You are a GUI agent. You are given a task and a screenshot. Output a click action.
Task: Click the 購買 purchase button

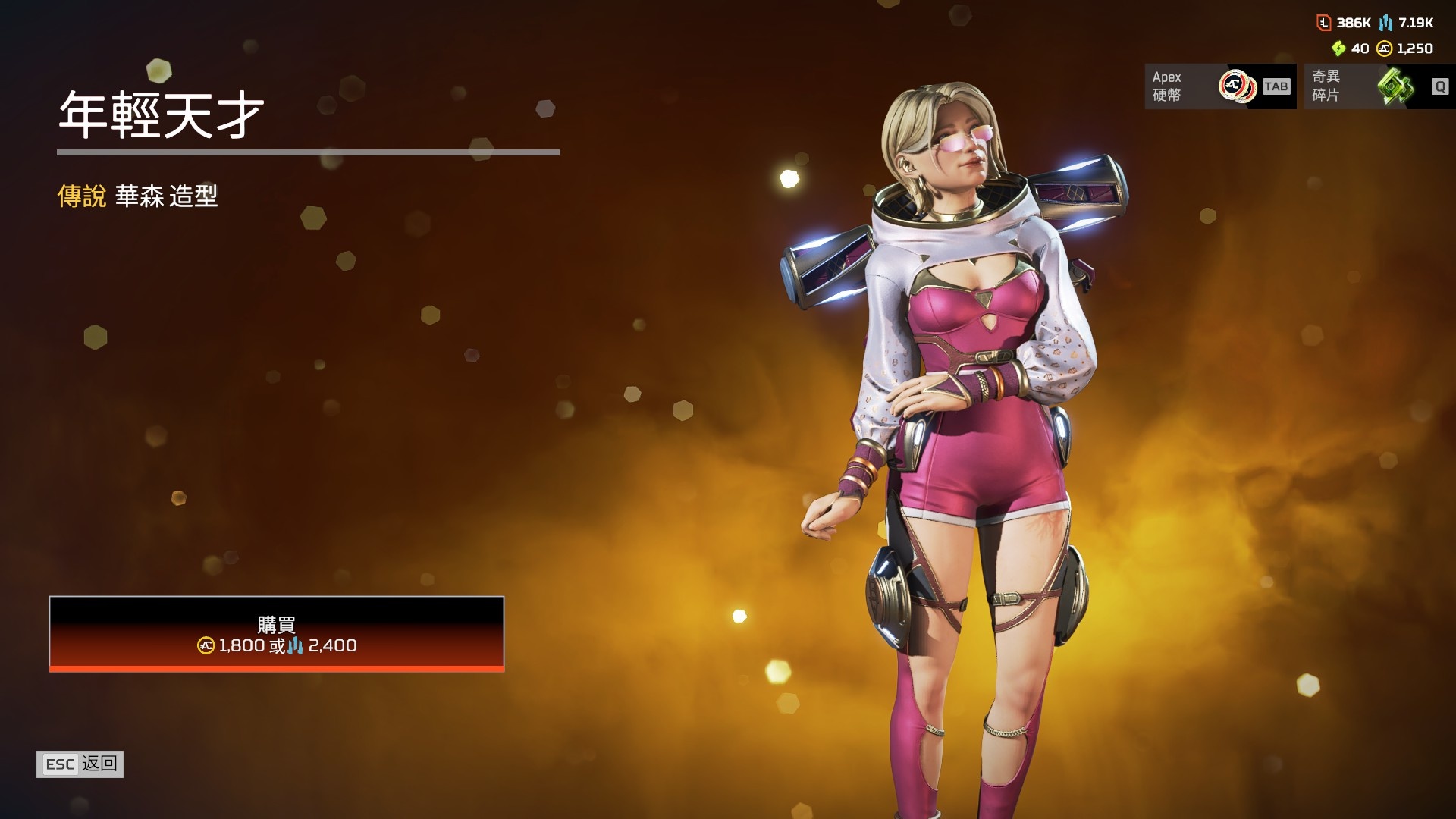click(x=277, y=634)
